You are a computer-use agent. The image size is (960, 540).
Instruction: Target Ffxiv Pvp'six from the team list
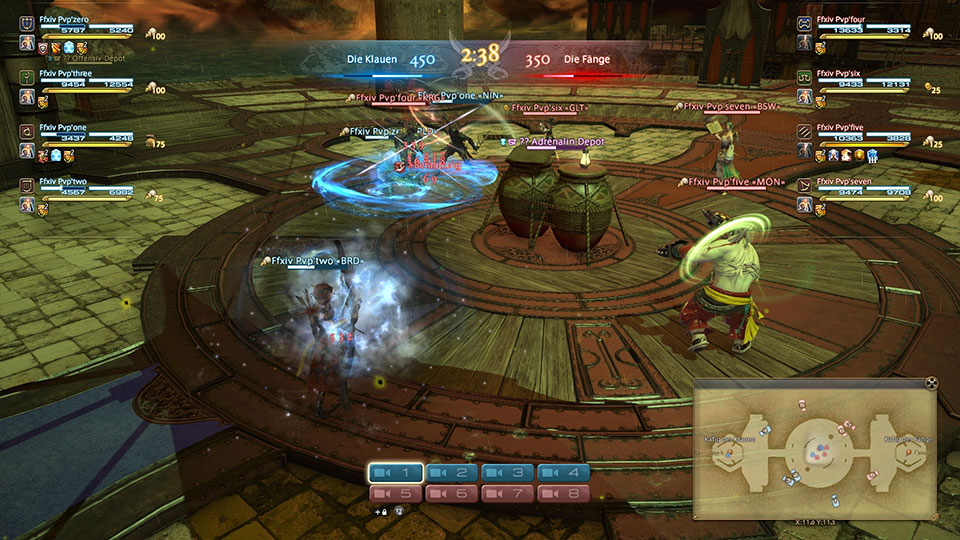[x=844, y=73]
